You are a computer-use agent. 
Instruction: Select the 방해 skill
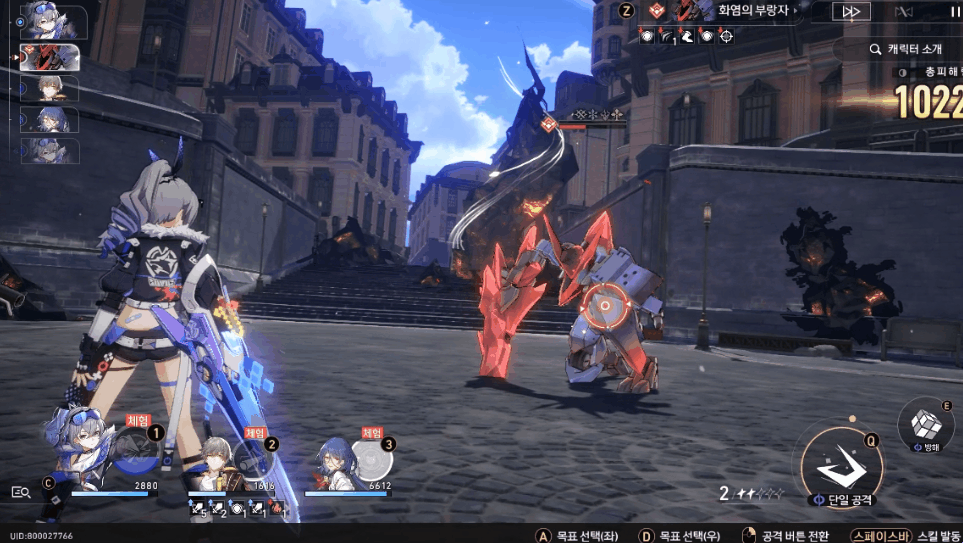pyautogui.click(x=927, y=424)
